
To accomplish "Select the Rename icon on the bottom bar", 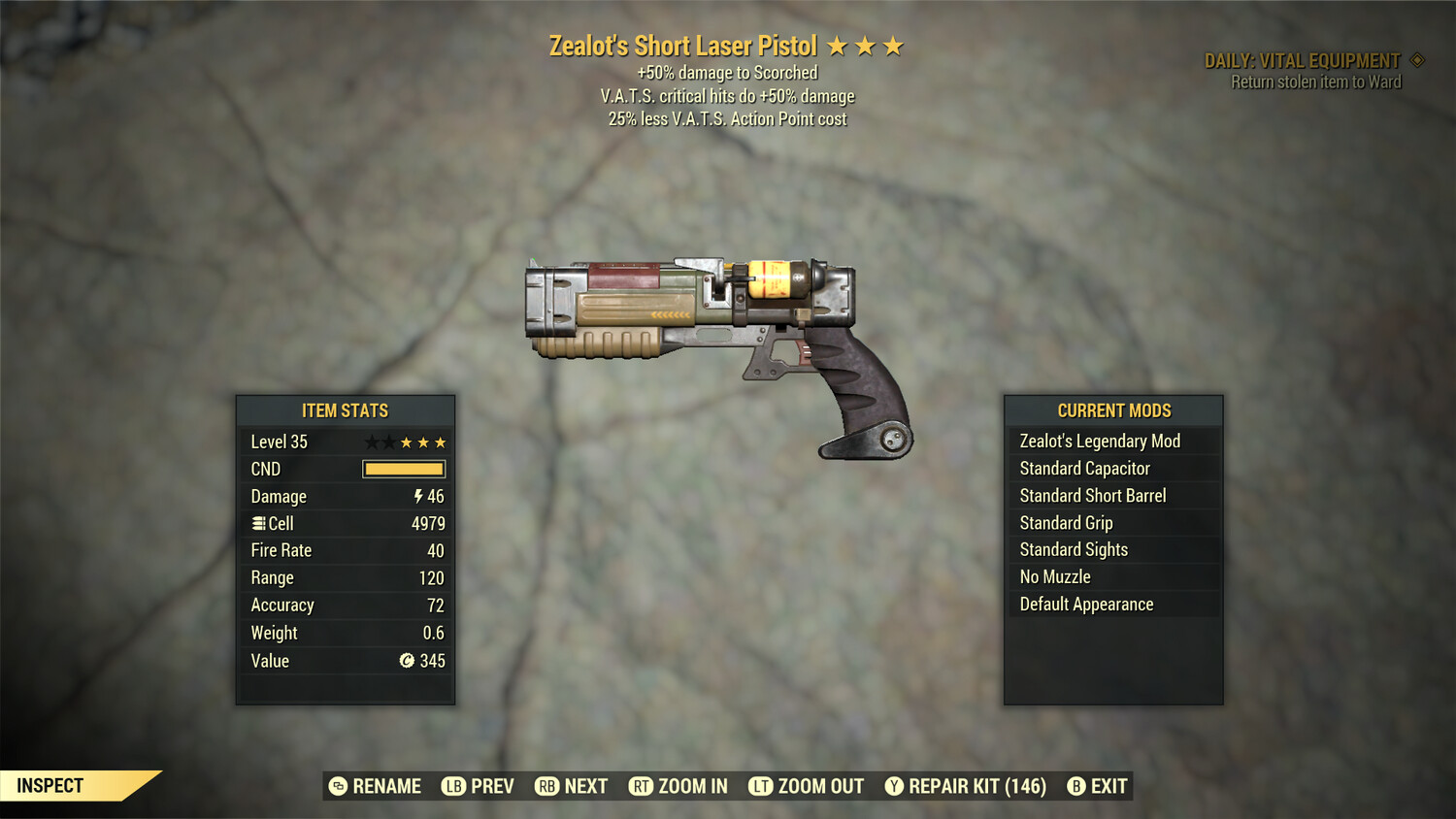I will (x=337, y=786).
